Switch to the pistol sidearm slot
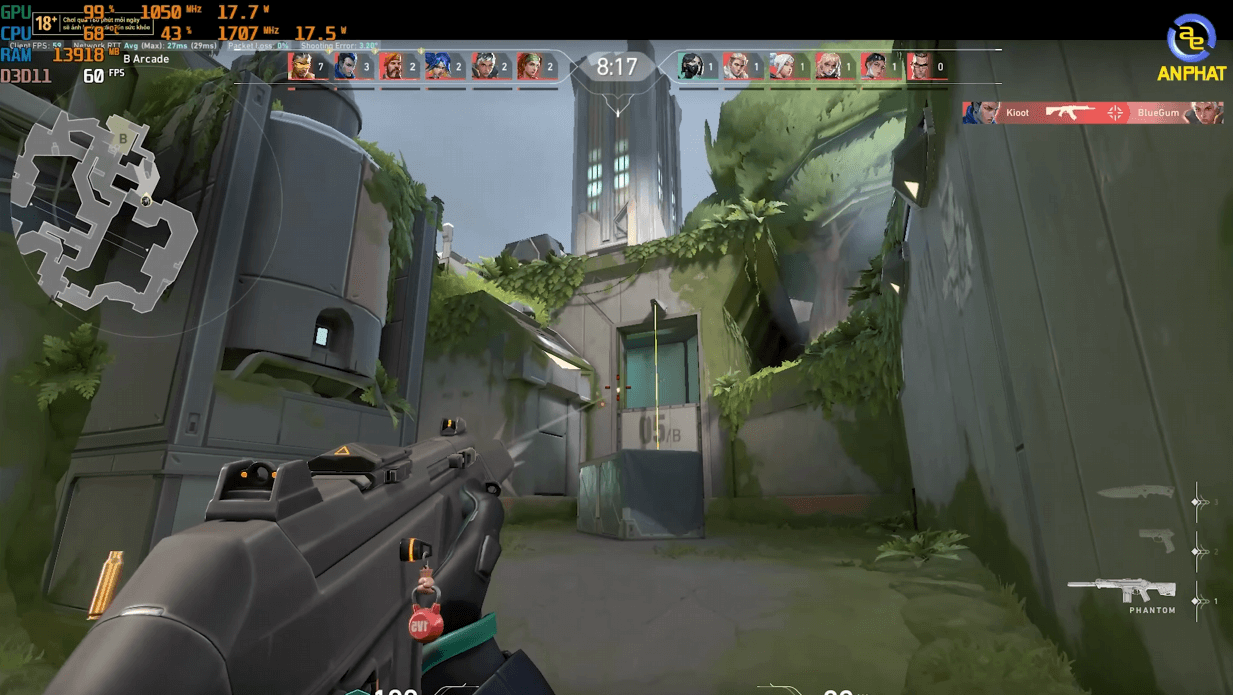The image size is (1233, 695). tap(1157, 540)
